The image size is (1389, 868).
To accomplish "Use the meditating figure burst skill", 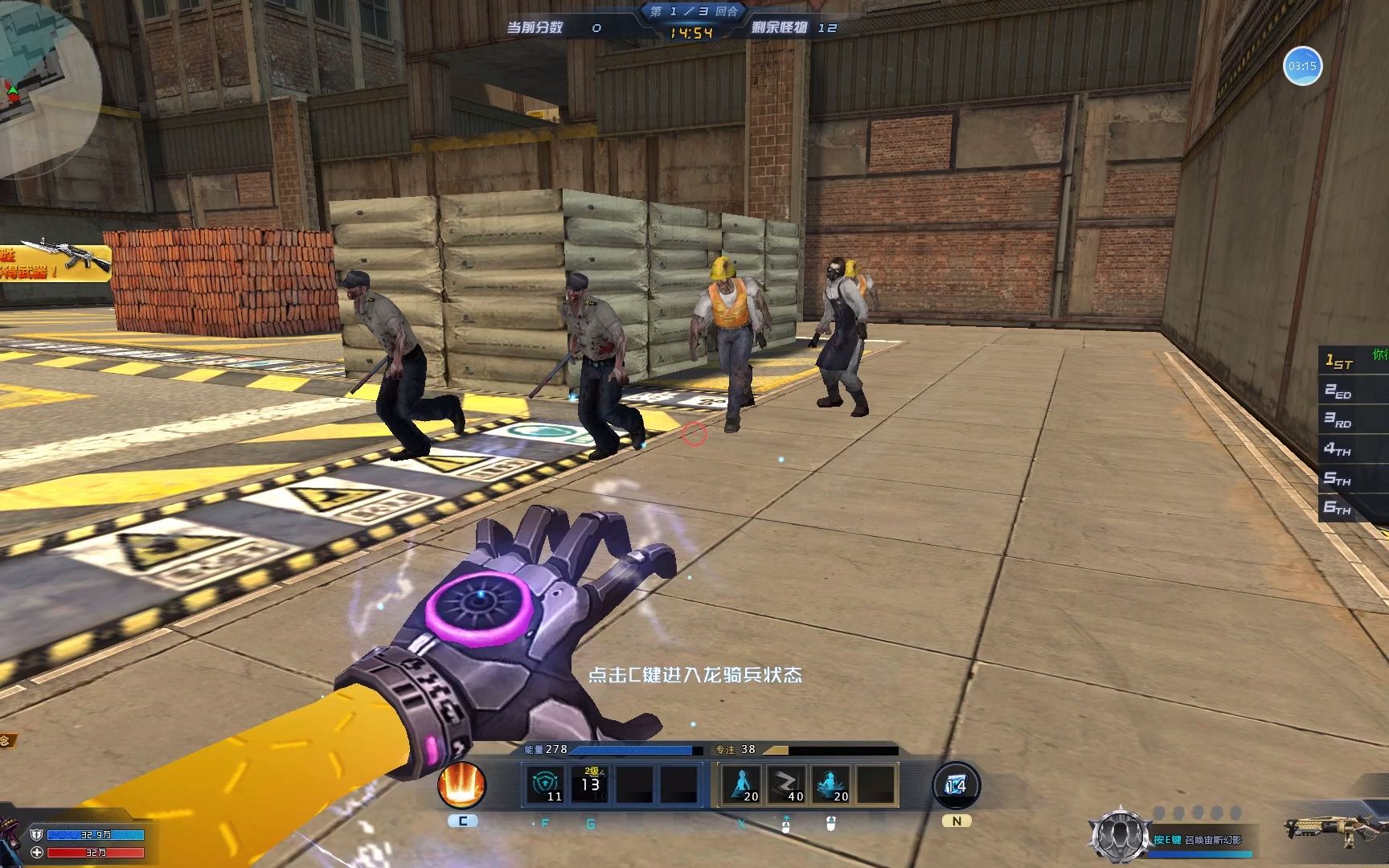I will [x=830, y=784].
